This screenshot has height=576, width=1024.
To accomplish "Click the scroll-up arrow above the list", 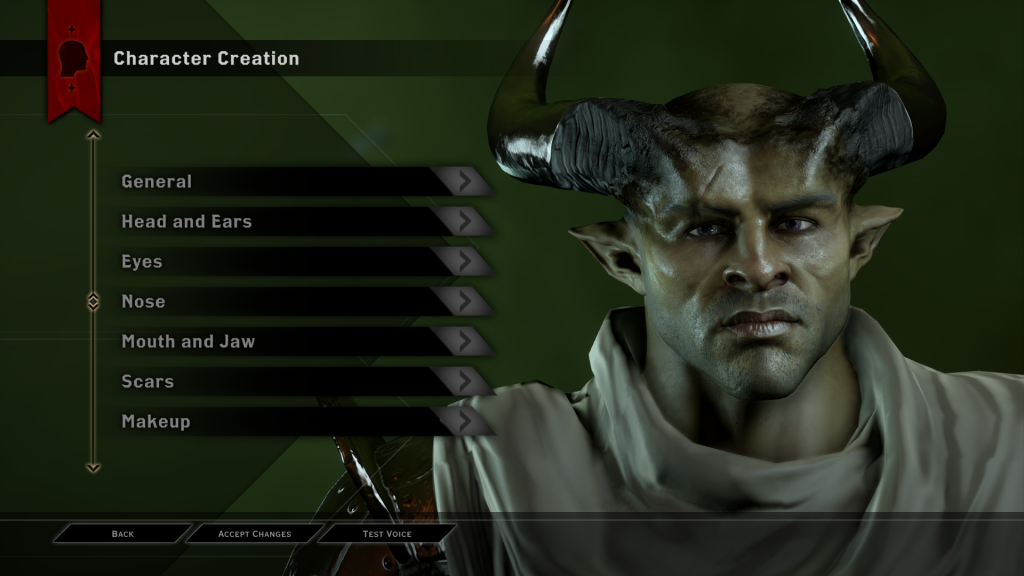I will 93,134.
